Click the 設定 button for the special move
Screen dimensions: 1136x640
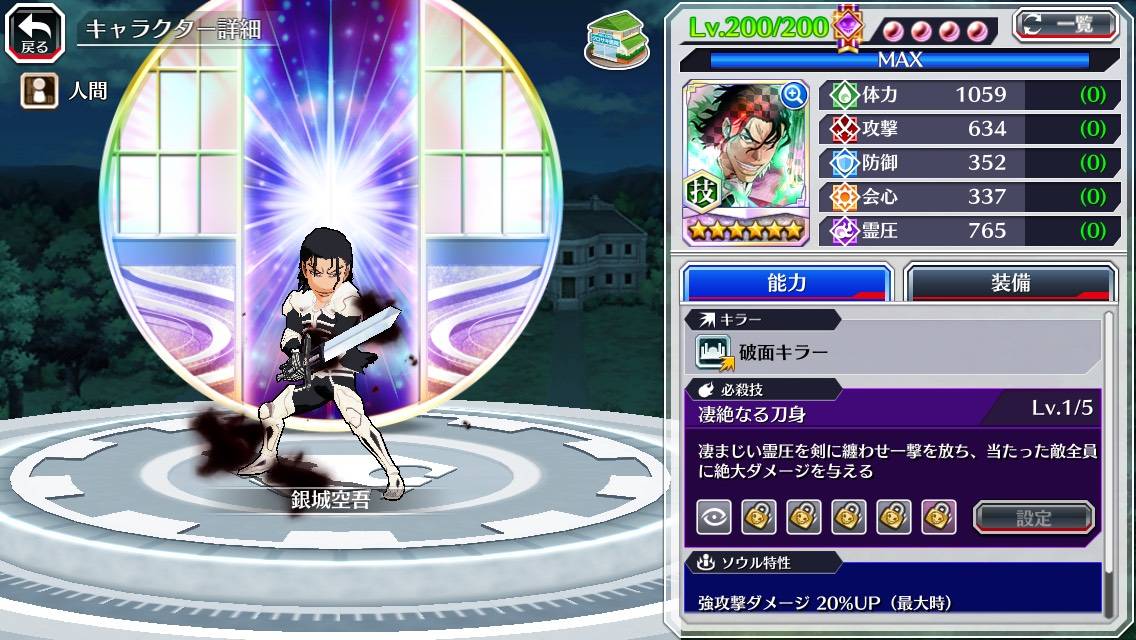tap(1033, 517)
